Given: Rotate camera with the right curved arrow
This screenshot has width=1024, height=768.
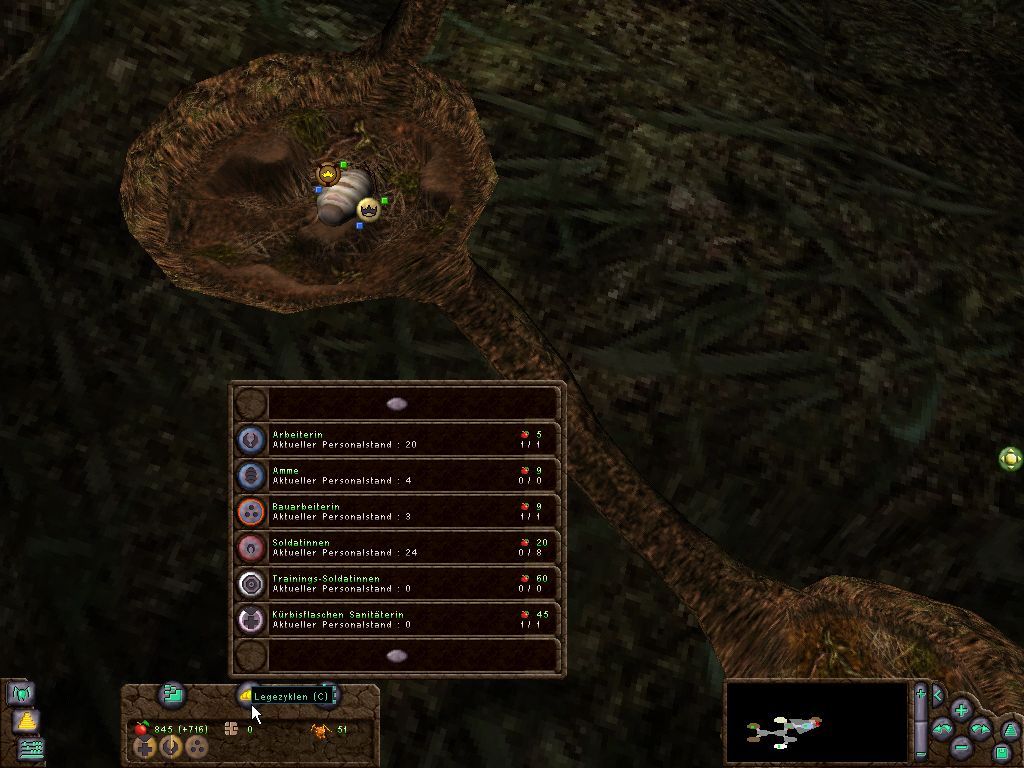Looking at the screenshot, I should 981,729.
